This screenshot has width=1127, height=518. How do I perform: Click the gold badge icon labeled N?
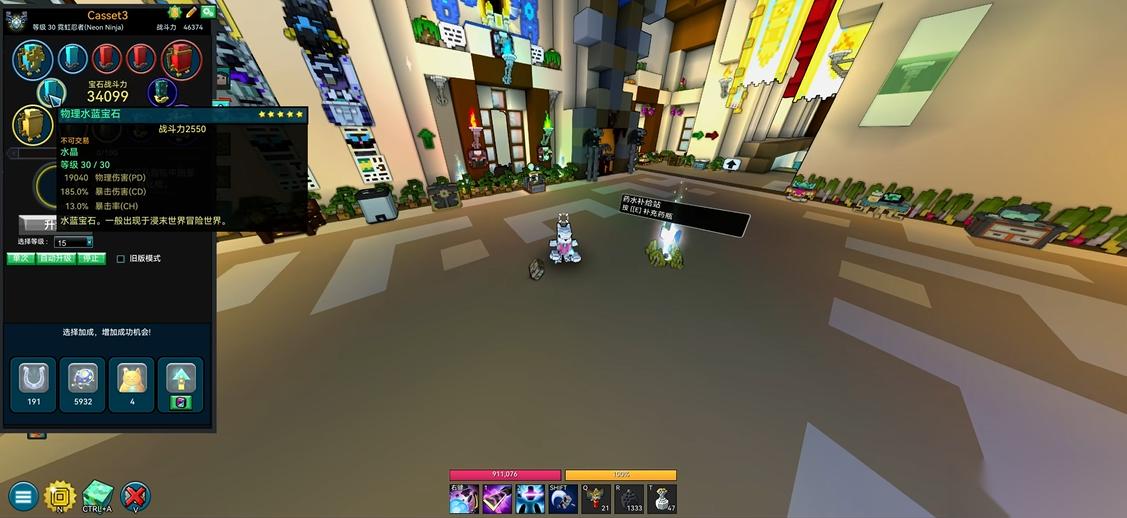click(60, 495)
